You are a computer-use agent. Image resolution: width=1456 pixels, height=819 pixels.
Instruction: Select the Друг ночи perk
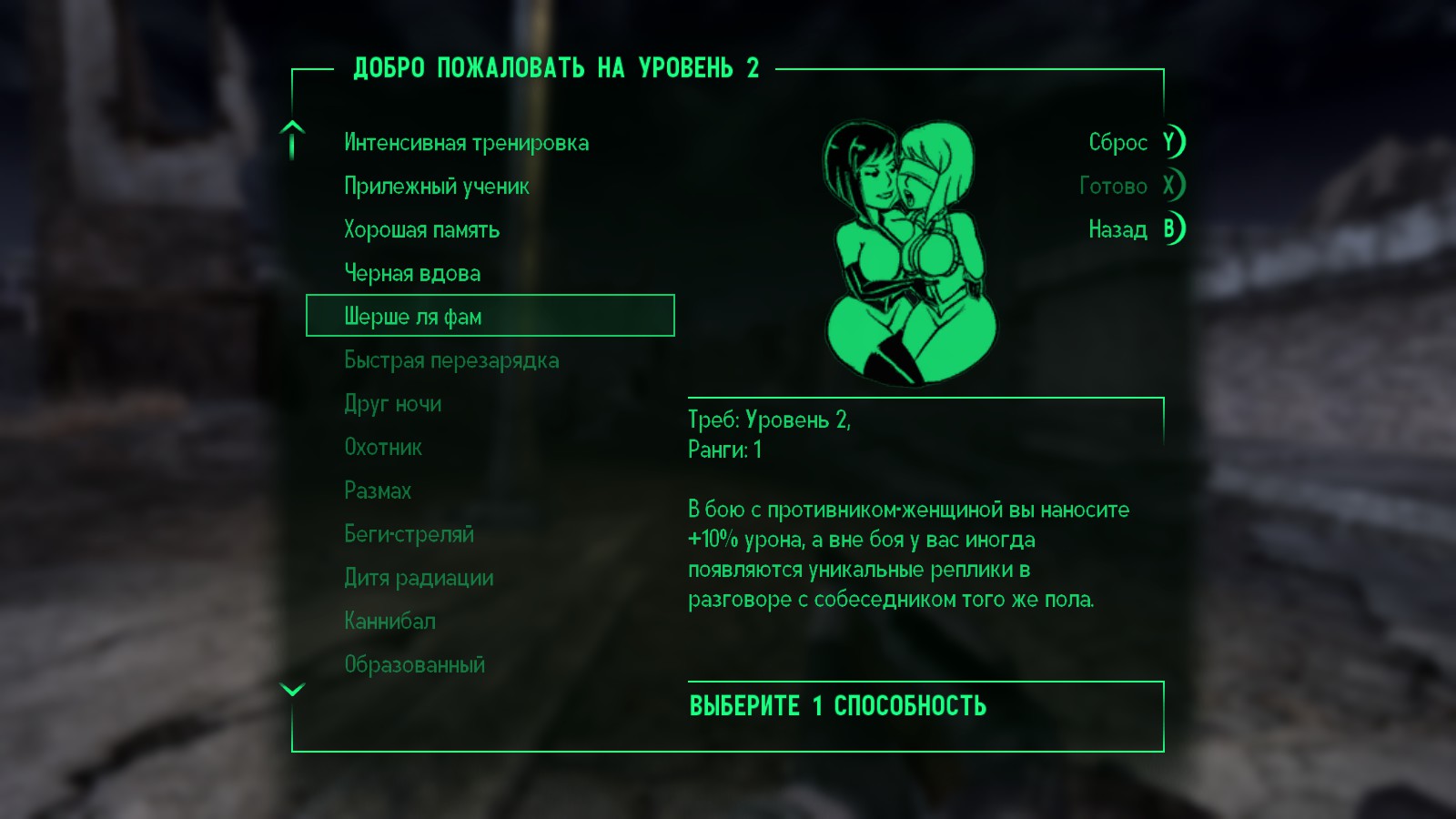pyautogui.click(x=393, y=403)
